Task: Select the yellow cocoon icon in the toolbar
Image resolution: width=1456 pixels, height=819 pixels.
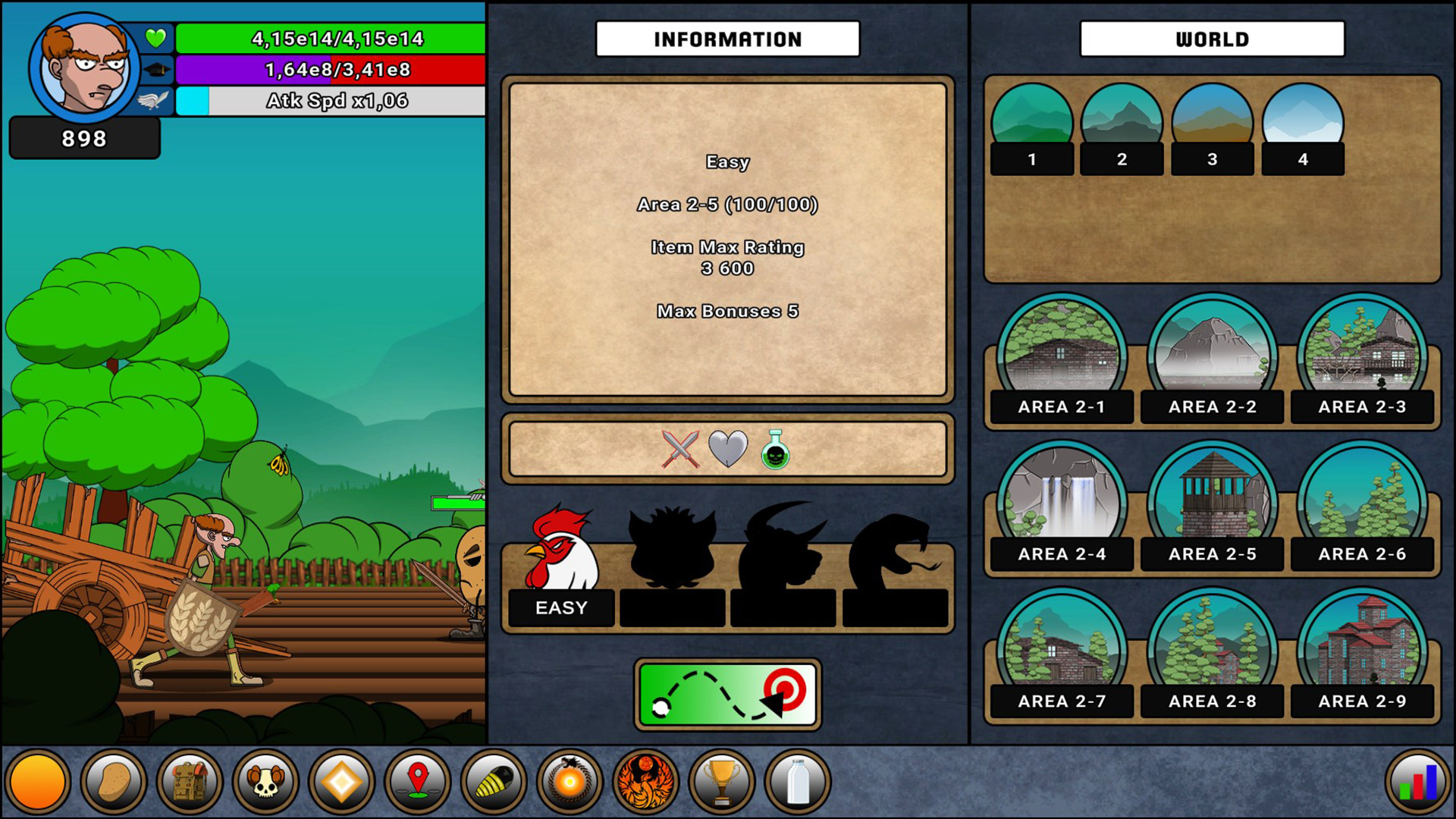Action: click(x=491, y=781)
